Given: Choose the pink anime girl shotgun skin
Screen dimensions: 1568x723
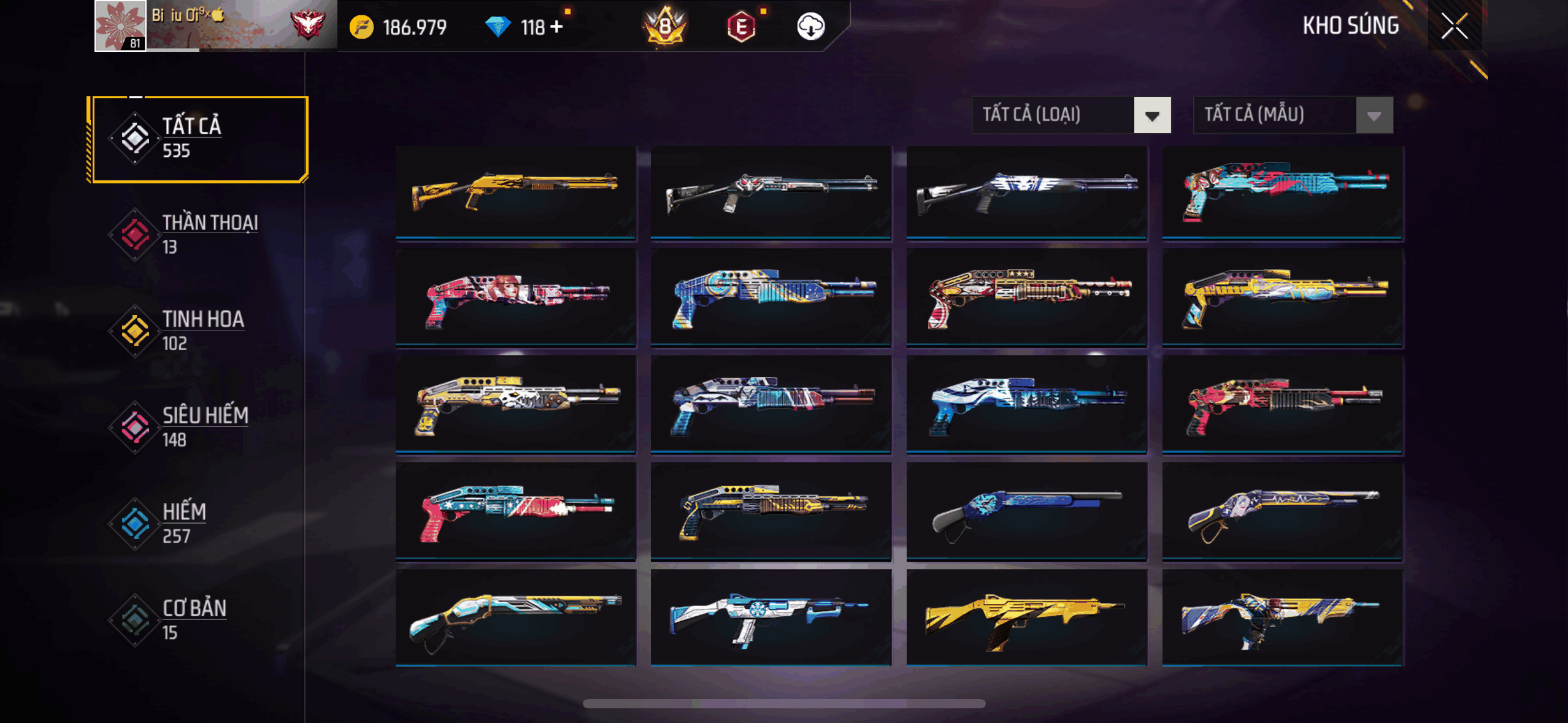Looking at the screenshot, I should tap(515, 298).
